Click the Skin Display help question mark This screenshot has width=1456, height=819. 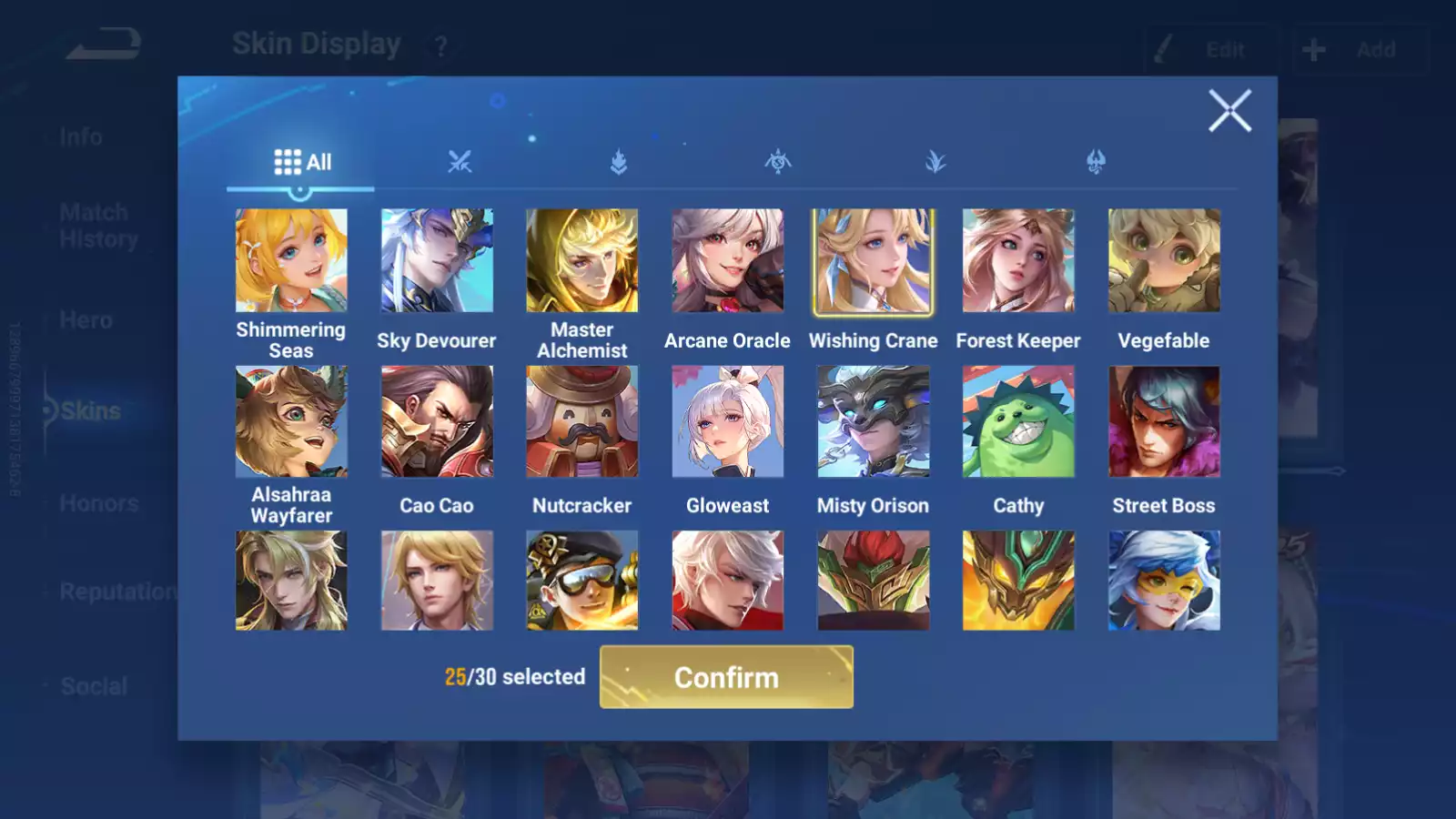point(440,47)
